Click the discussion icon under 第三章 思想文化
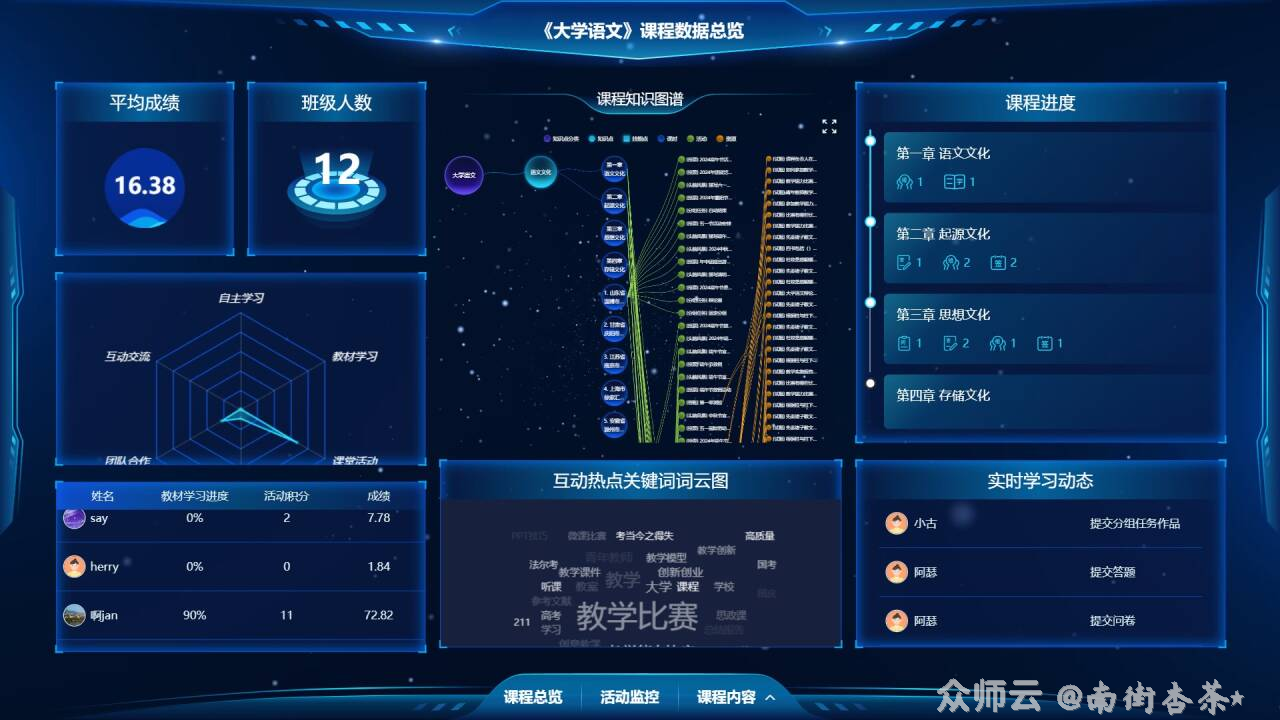This screenshot has height=720, width=1280. click(x=998, y=342)
